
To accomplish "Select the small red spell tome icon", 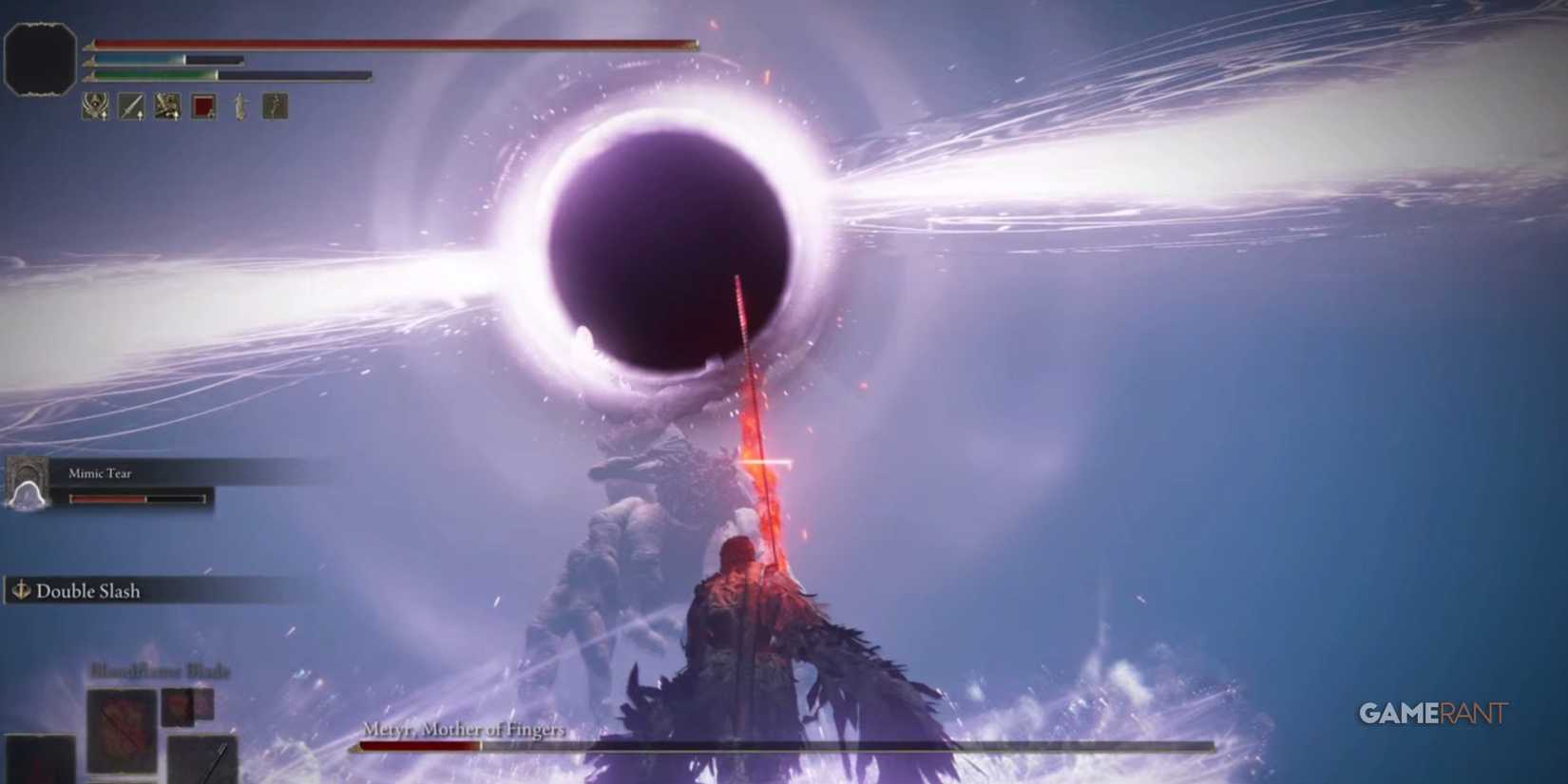I will coord(178,708).
